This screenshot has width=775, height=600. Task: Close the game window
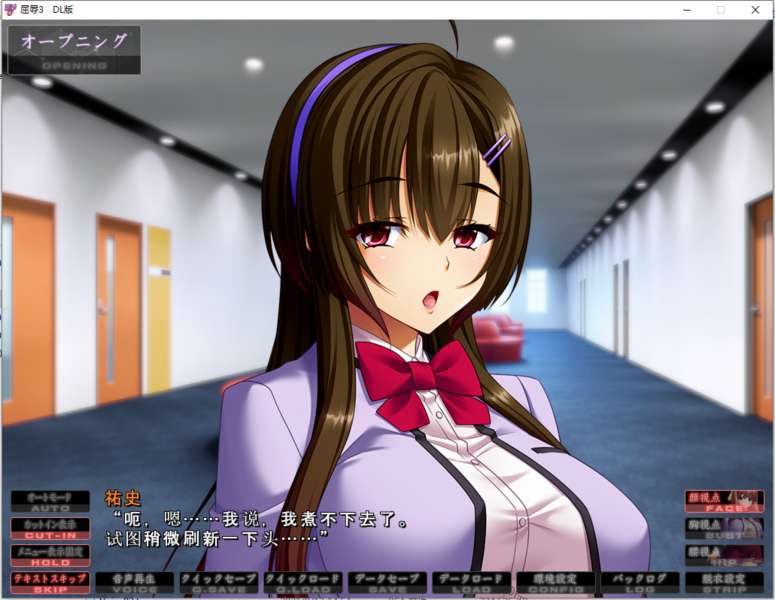coord(755,10)
